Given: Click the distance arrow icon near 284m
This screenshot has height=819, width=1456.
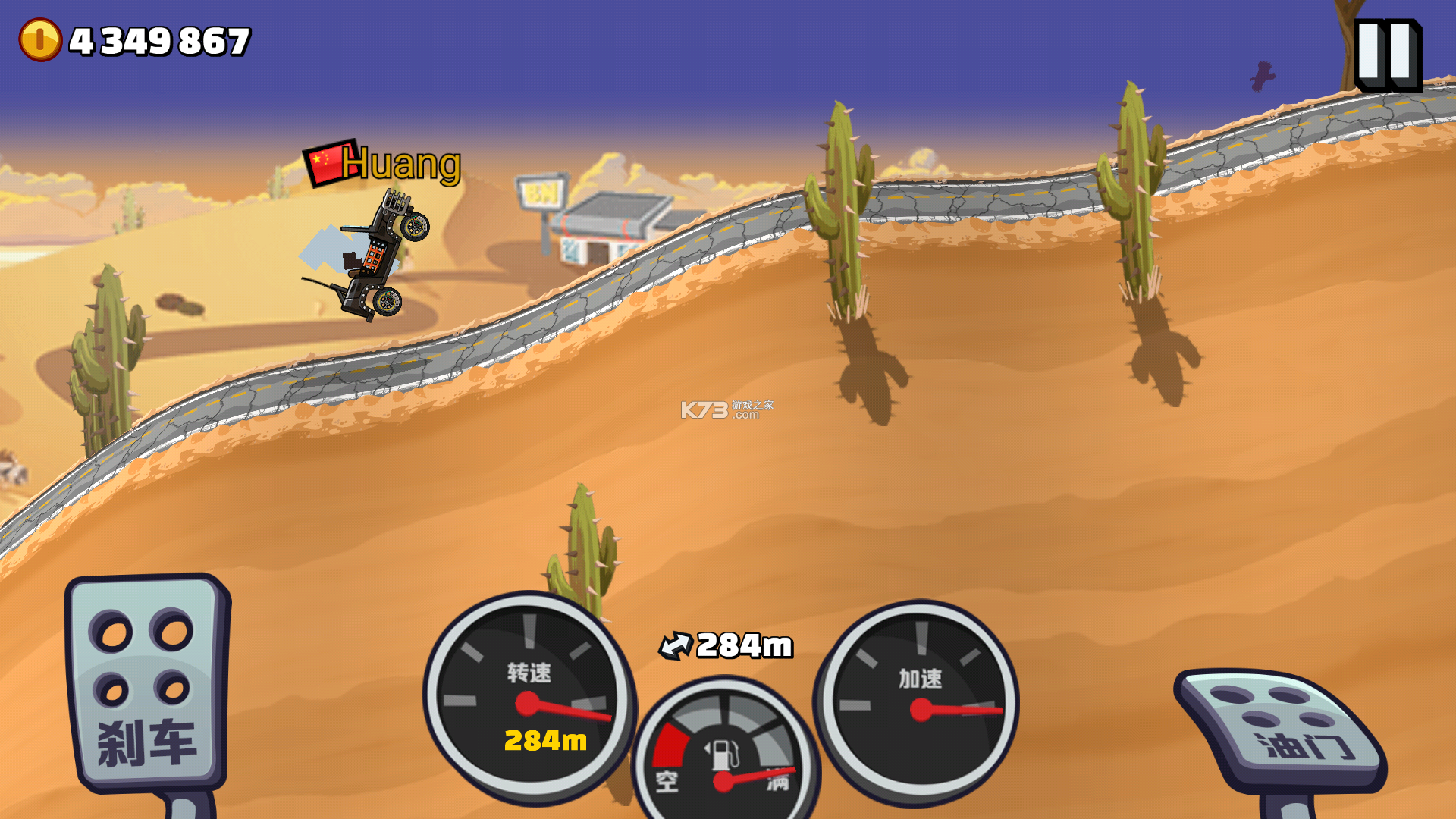Looking at the screenshot, I should pos(677,645).
